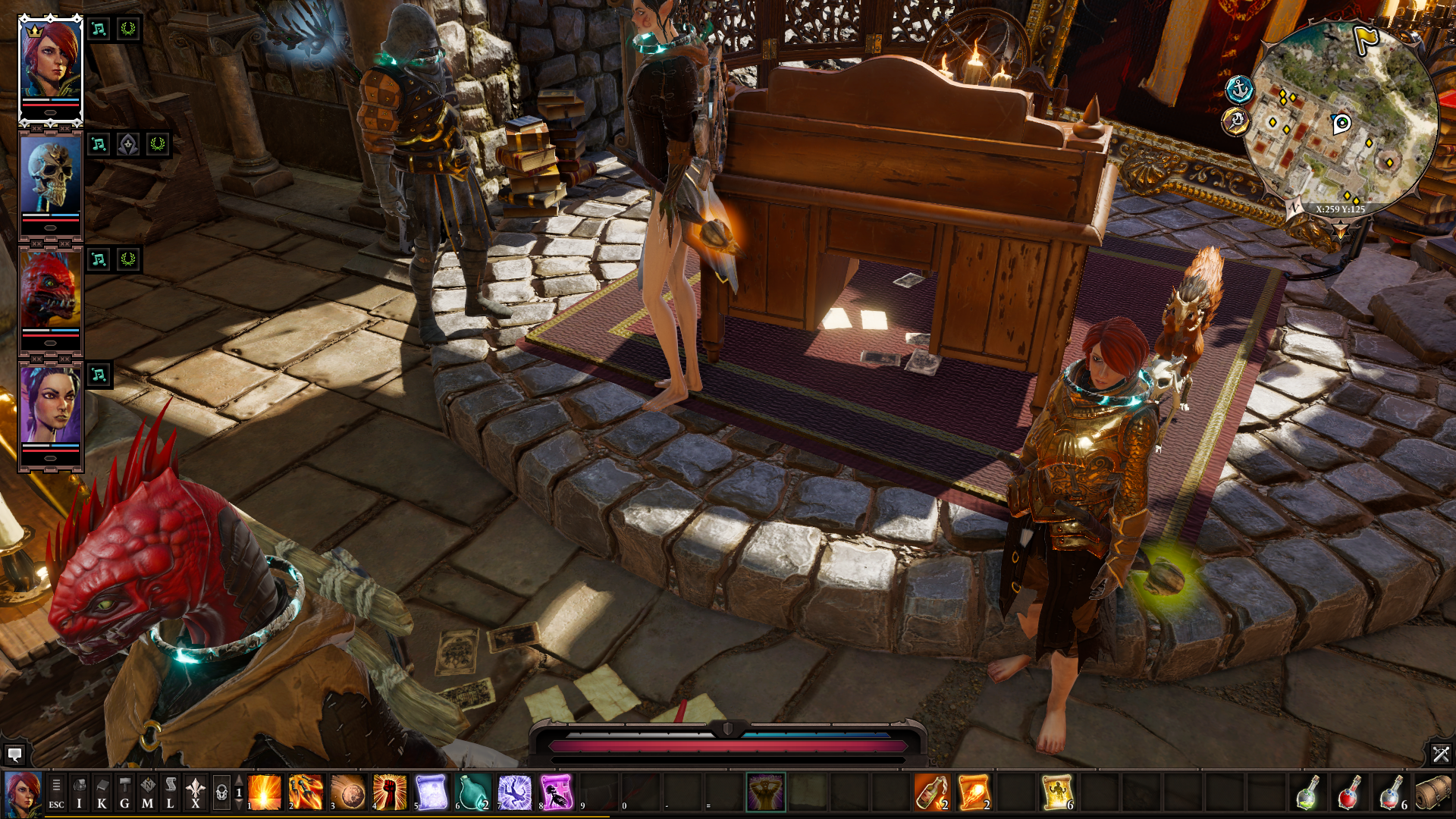Open the ESC game menu button
The width and height of the screenshot is (1456, 819).
pyautogui.click(x=56, y=793)
